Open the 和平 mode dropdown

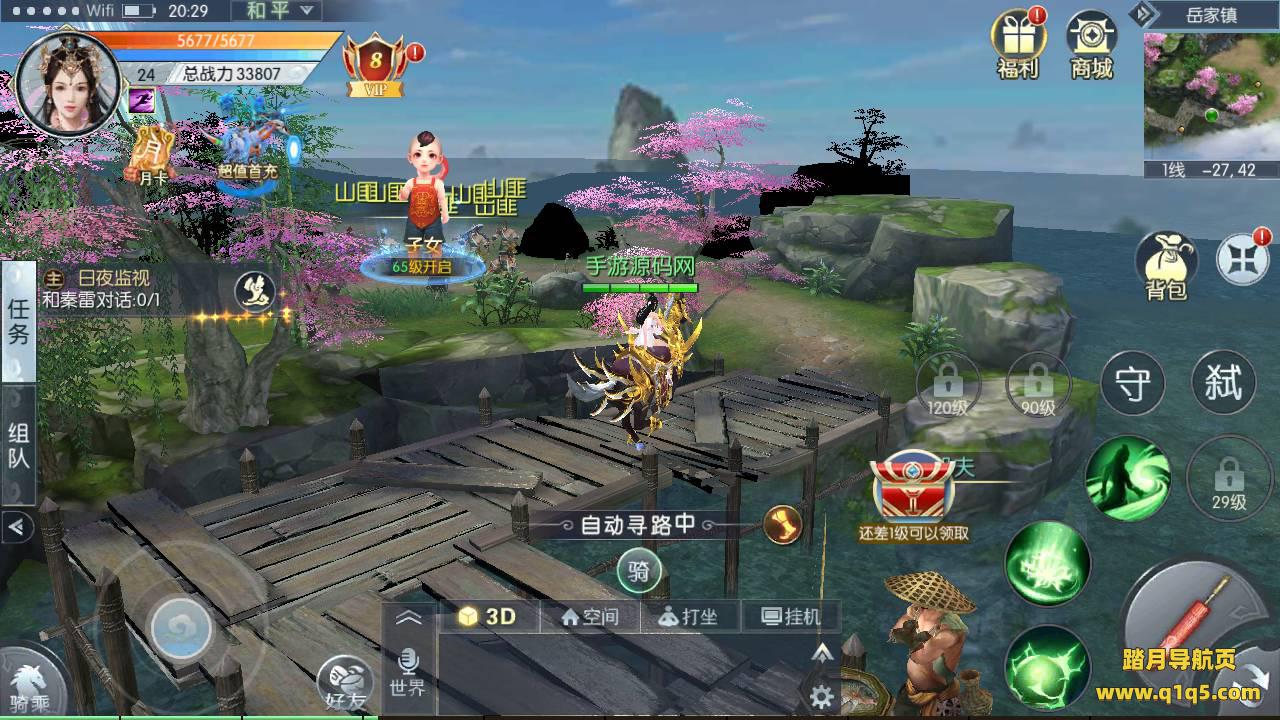click(x=276, y=11)
